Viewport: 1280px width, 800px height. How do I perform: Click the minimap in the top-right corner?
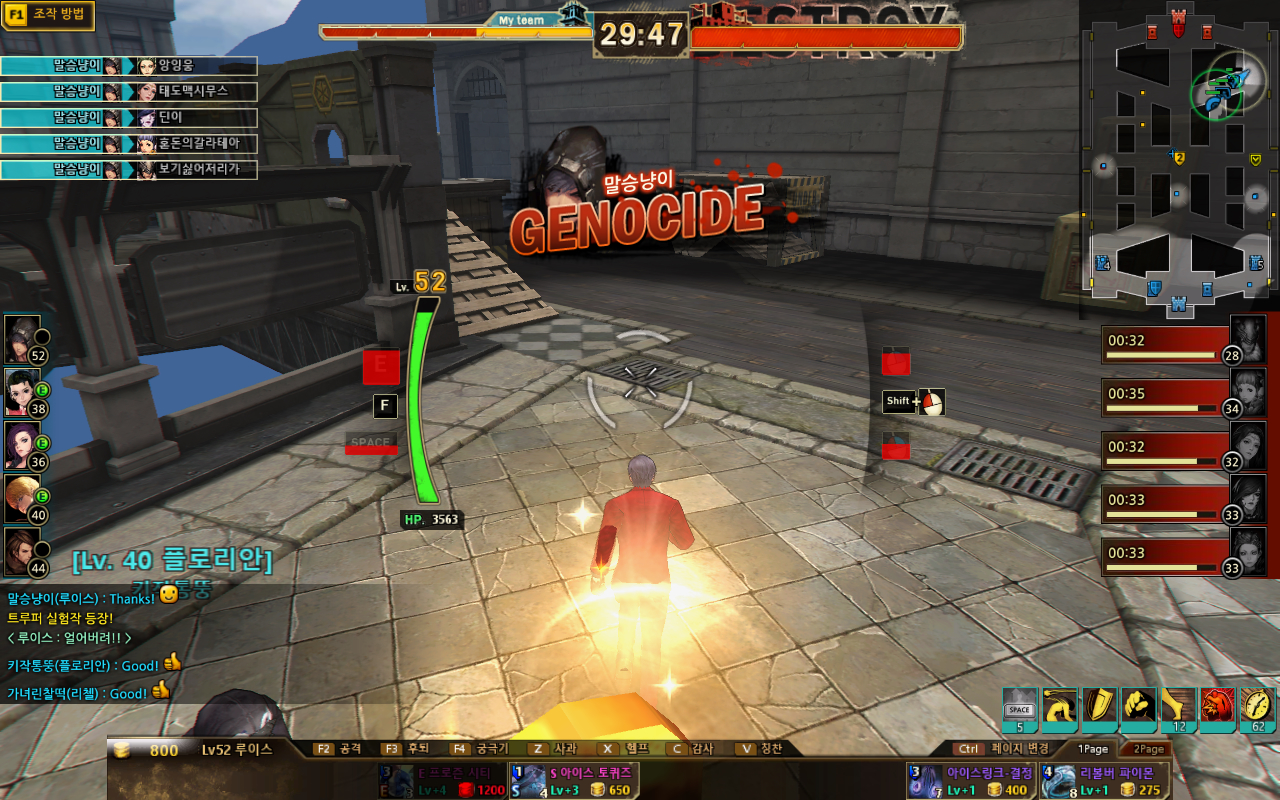pyautogui.click(x=1178, y=155)
